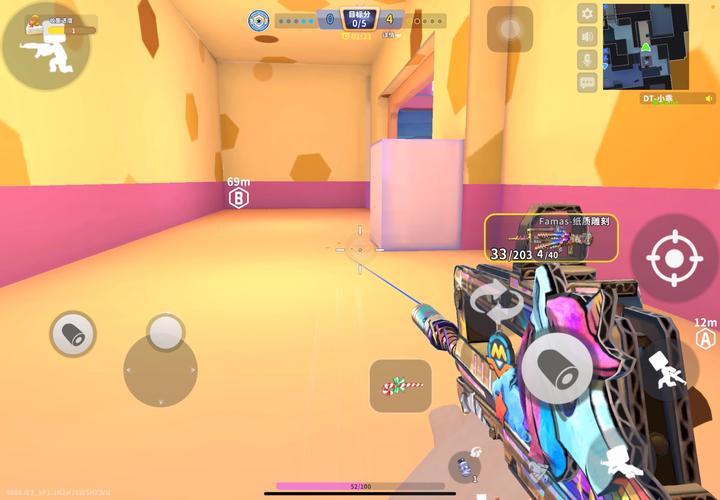720x500 pixels.
Task: Fire using the left-side bullet button
Action: 73,334
